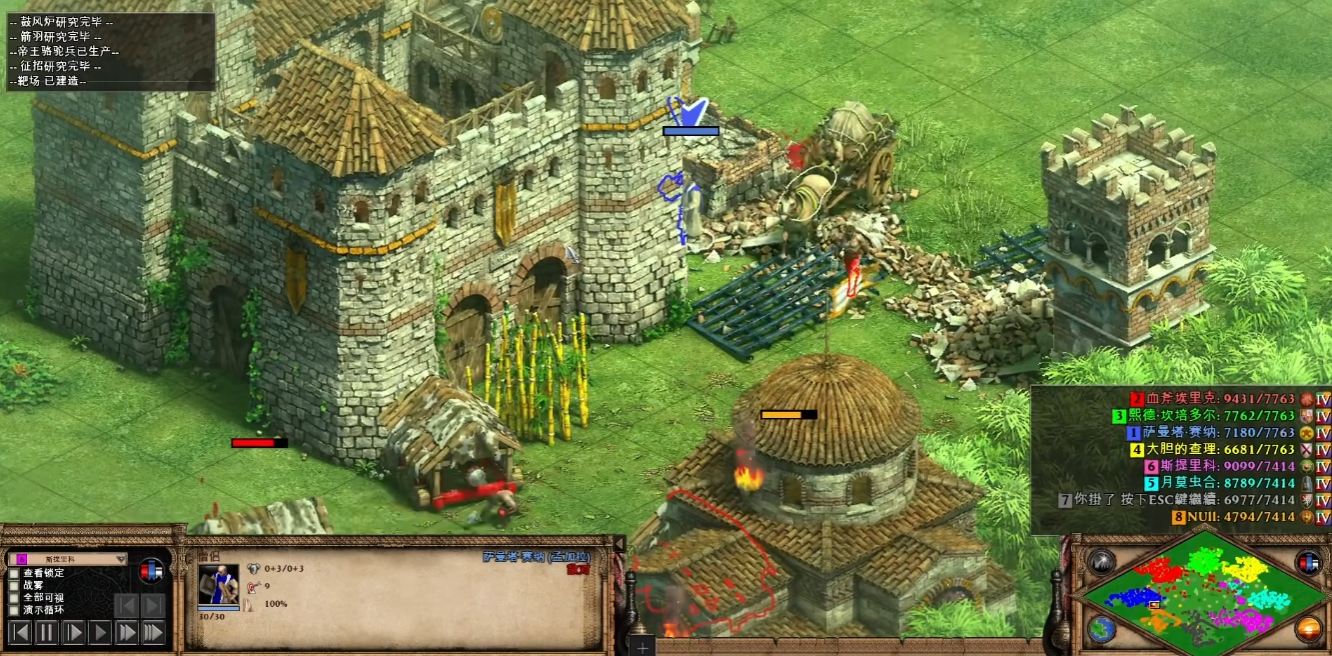Click the plus button below the panel arrow

pos(643,647)
